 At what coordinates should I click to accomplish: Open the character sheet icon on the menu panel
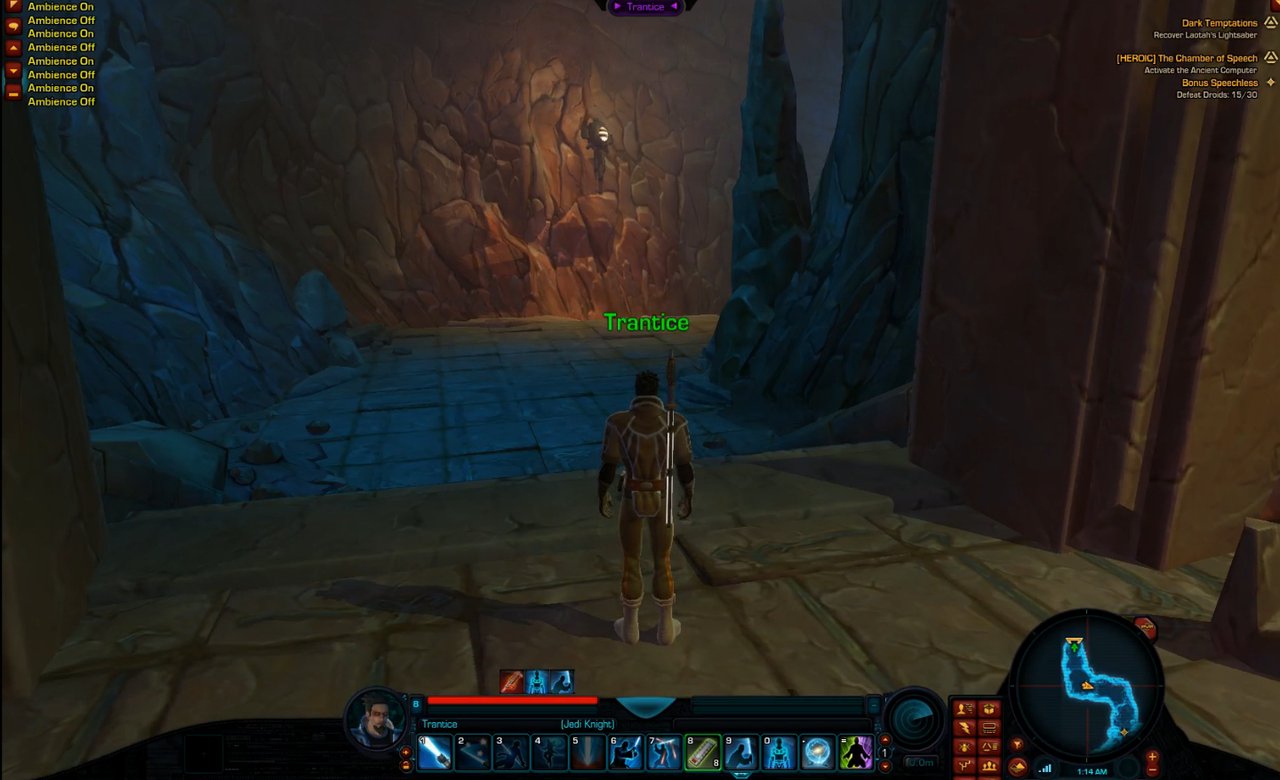pyautogui.click(x=964, y=709)
